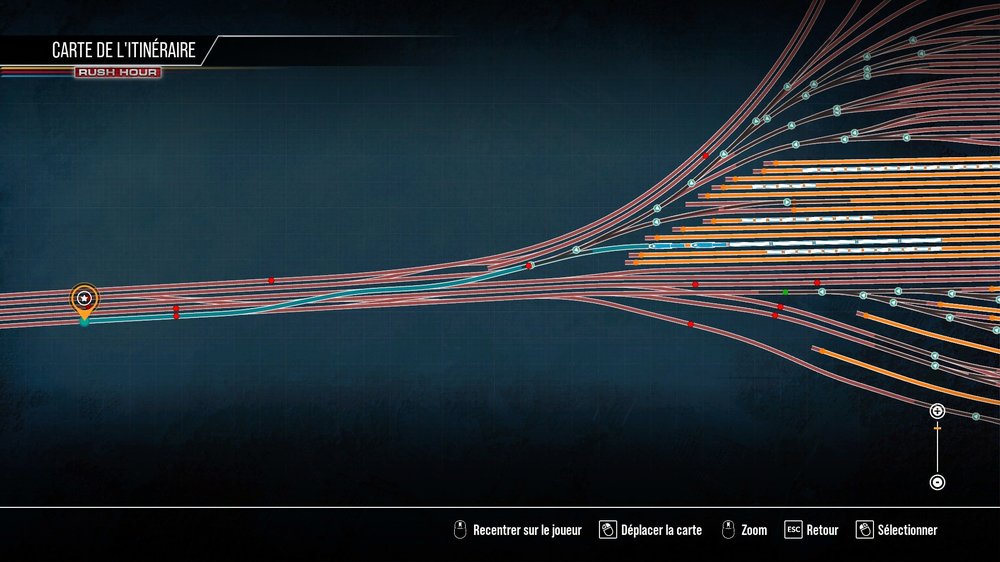This screenshot has width=1000, height=562.
Task: Zoom in with the map's plus button
Action: pos(937,411)
